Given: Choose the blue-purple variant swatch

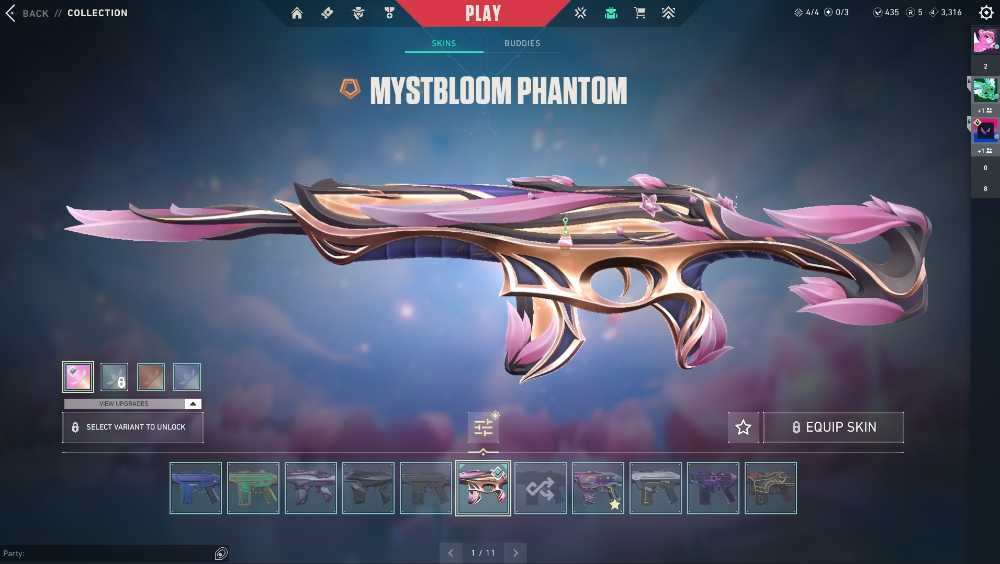Looking at the screenshot, I should 187,377.
